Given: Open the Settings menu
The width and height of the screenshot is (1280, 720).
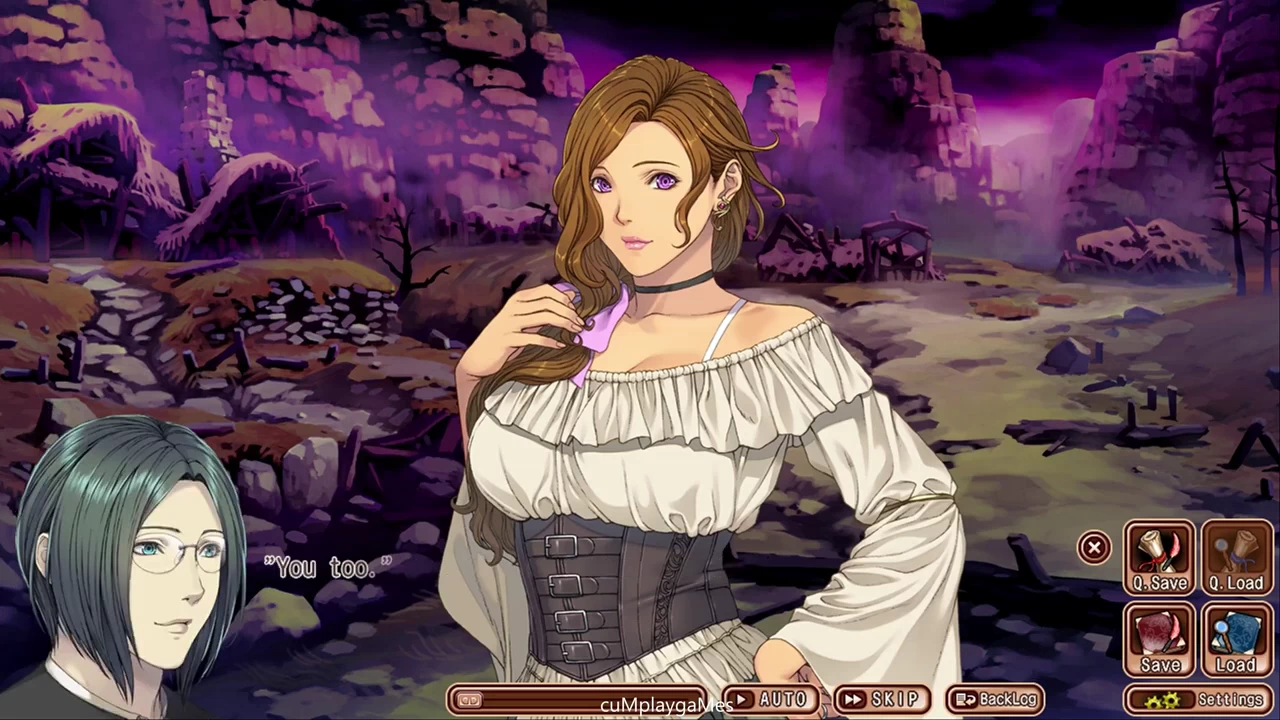Looking at the screenshot, I should (x=1198, y=699).
